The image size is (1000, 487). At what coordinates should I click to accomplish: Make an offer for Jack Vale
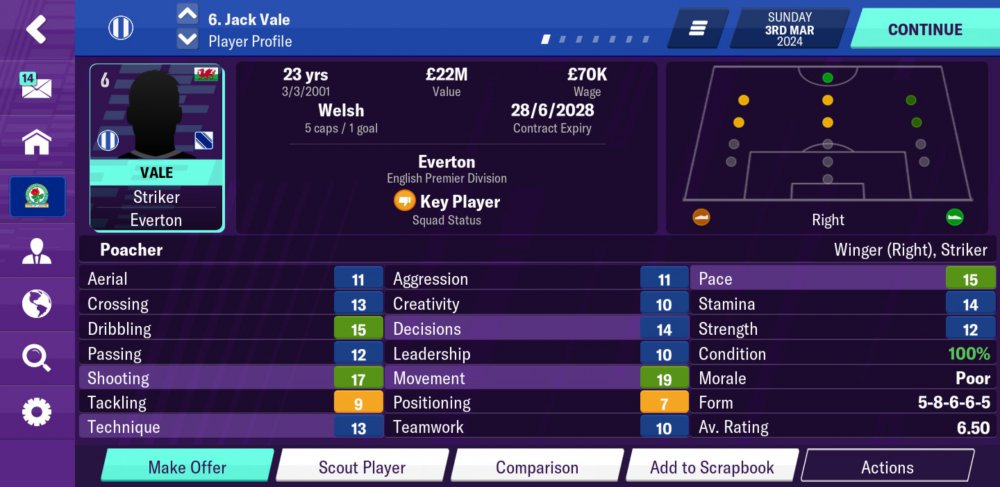(x=187, y=467)
